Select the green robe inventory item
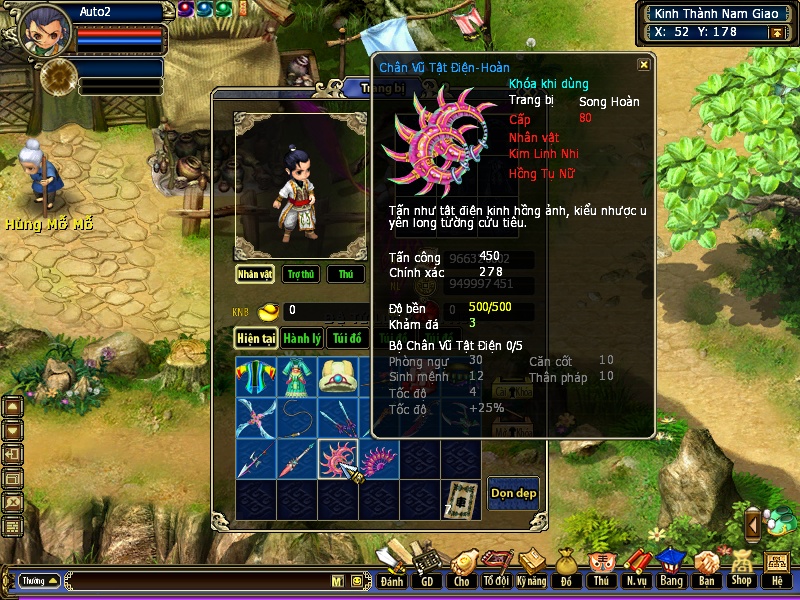 point(296,377)
